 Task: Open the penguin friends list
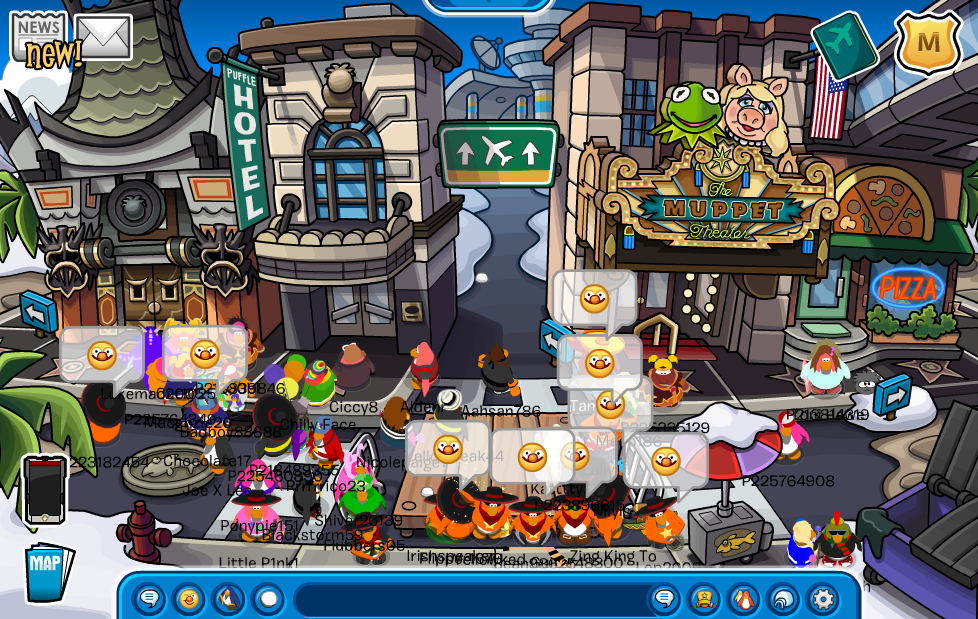point(743,599)
